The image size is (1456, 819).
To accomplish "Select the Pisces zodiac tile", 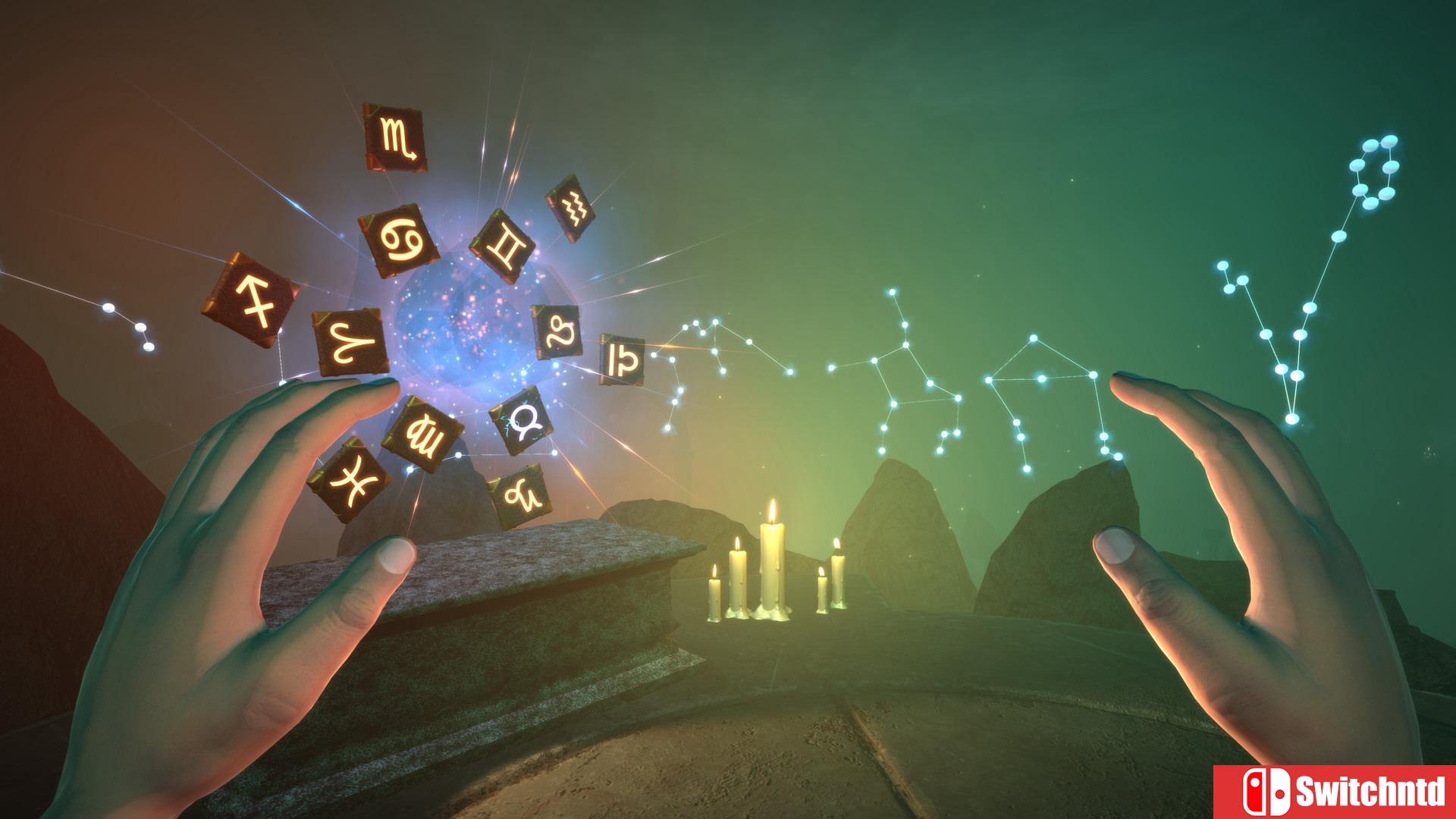I will 349,479.
